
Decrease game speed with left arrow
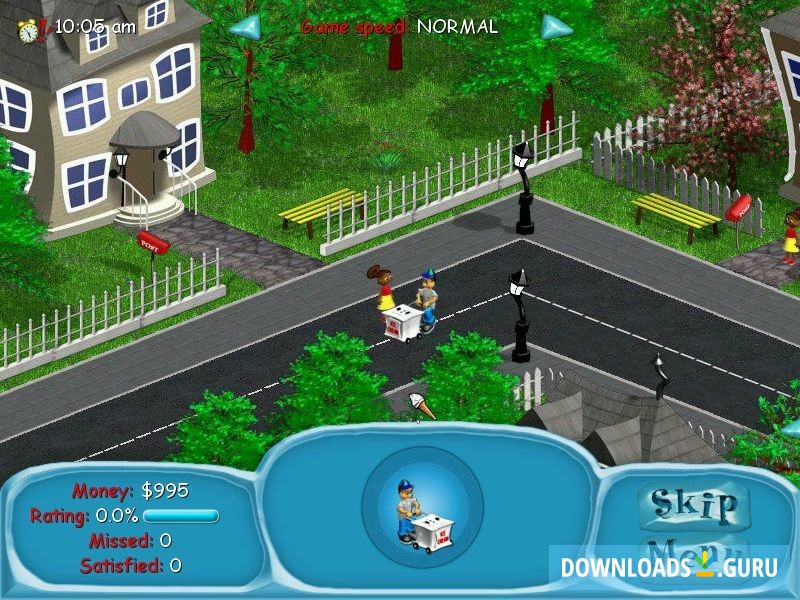245,26
